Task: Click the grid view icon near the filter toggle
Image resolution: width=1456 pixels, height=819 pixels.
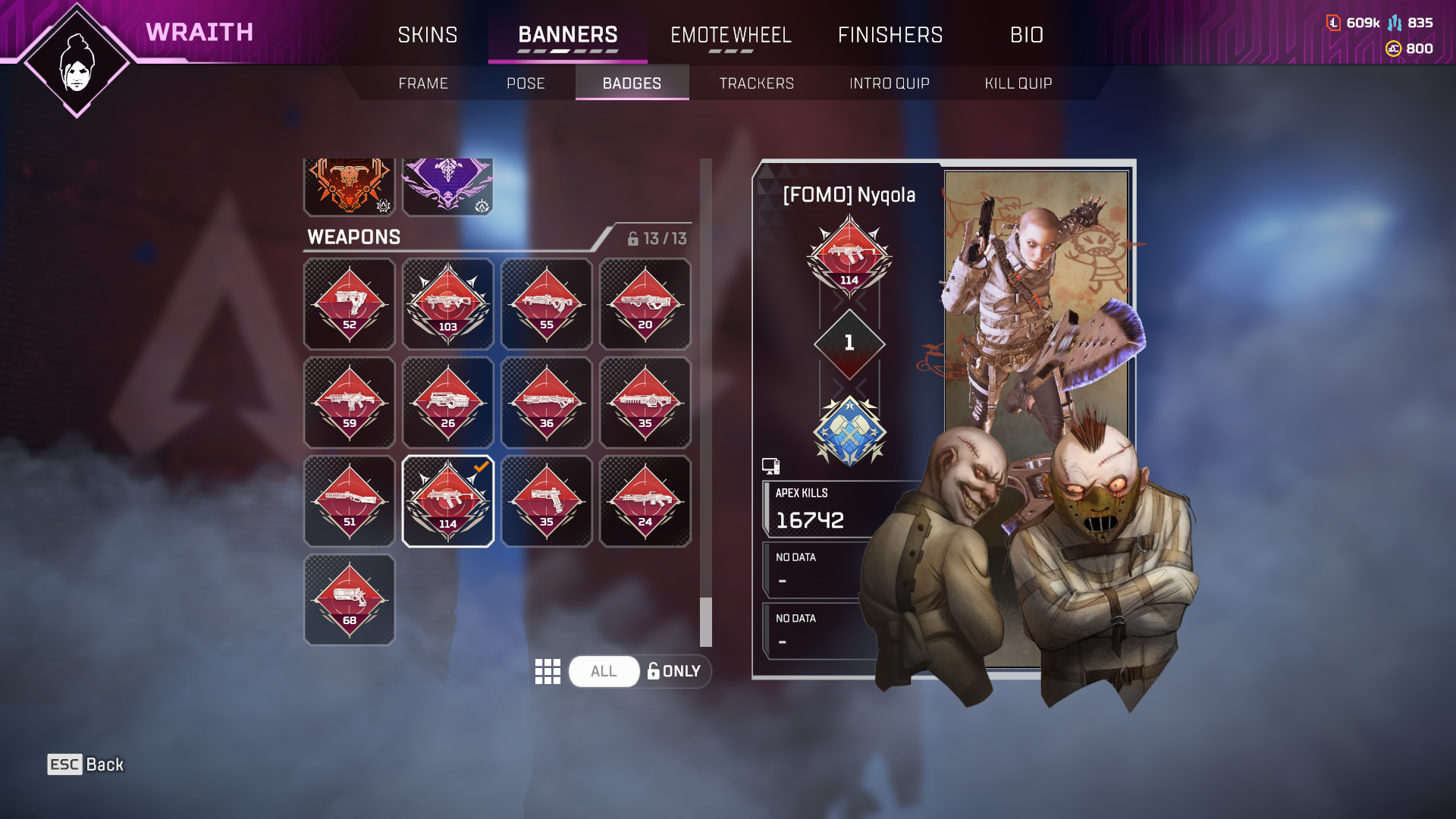Action: pyautogui.click(x=548, y=671)
